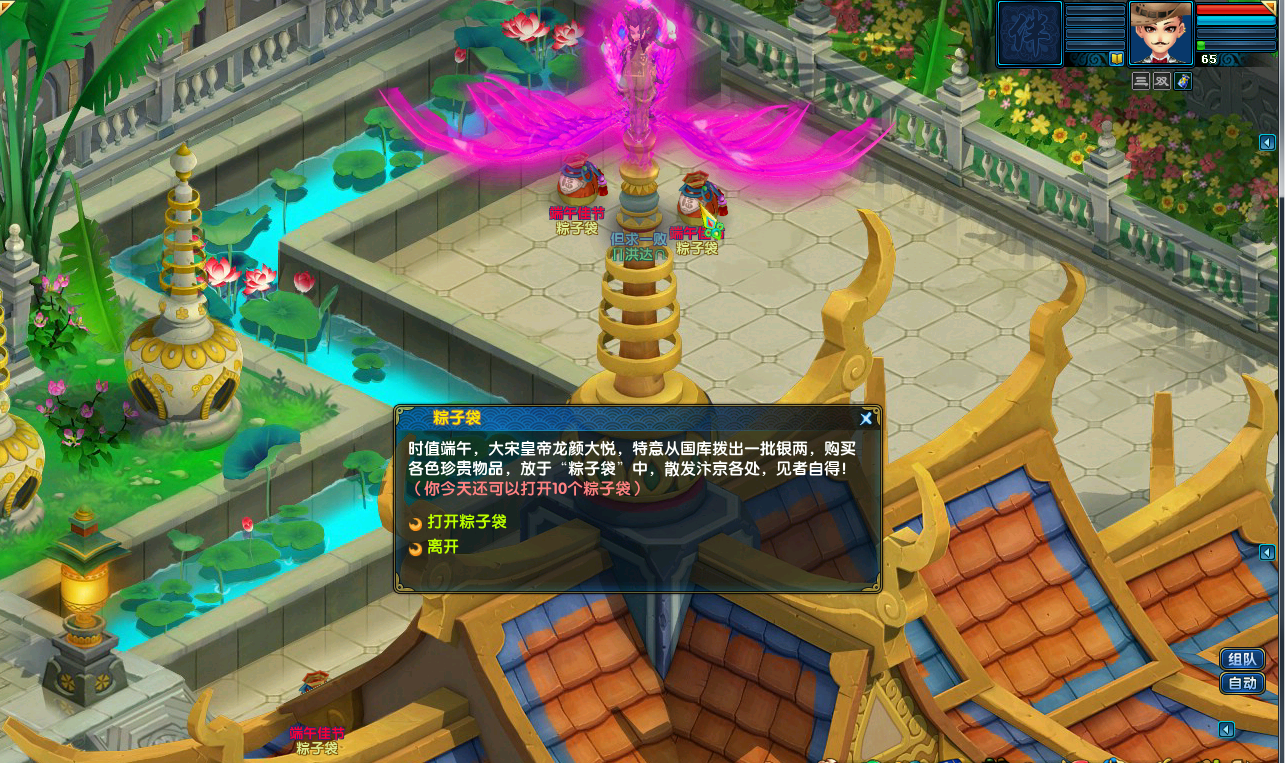Close the 粽子袋 dialogue window
The image size is (1285, 763).
click(866, 419)
